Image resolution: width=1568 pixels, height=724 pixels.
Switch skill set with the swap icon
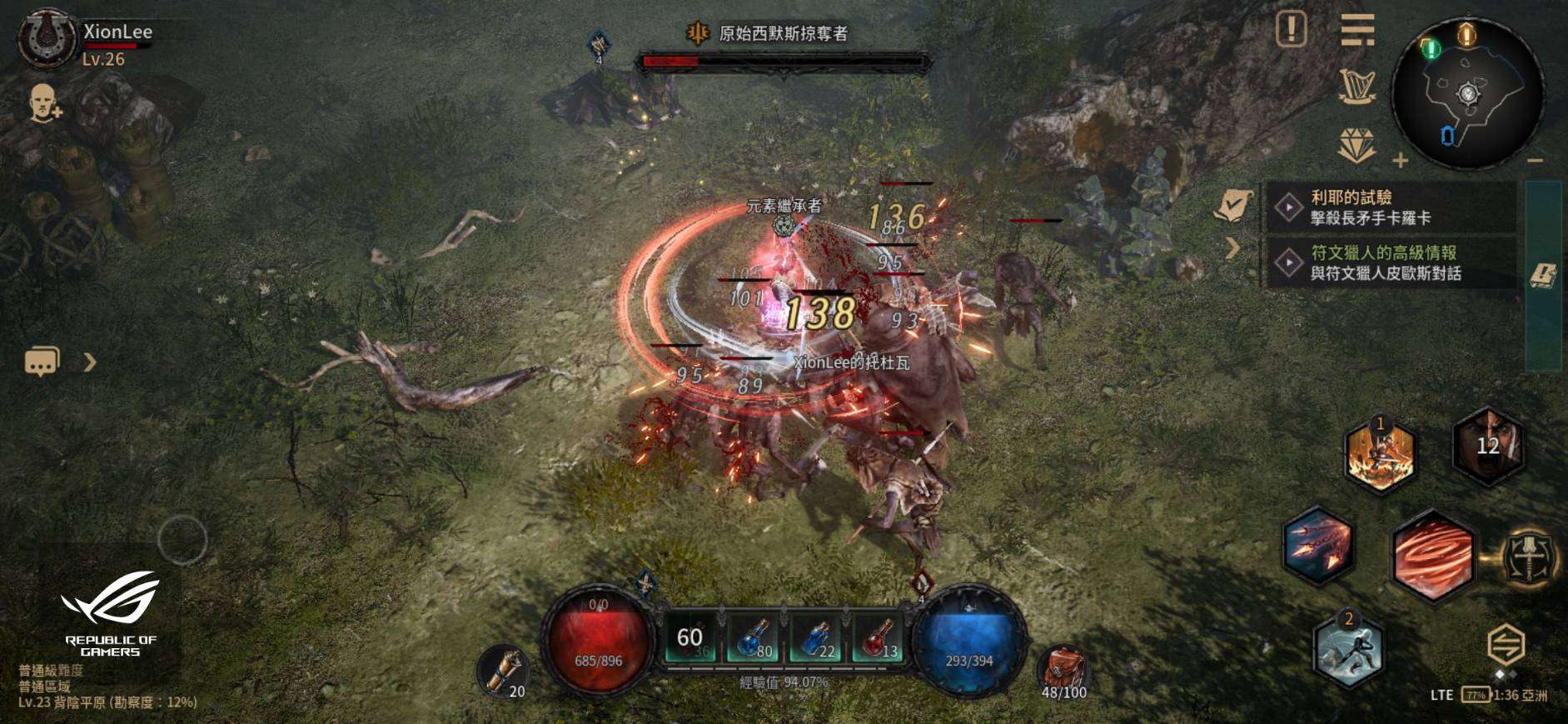[1506, 645]
